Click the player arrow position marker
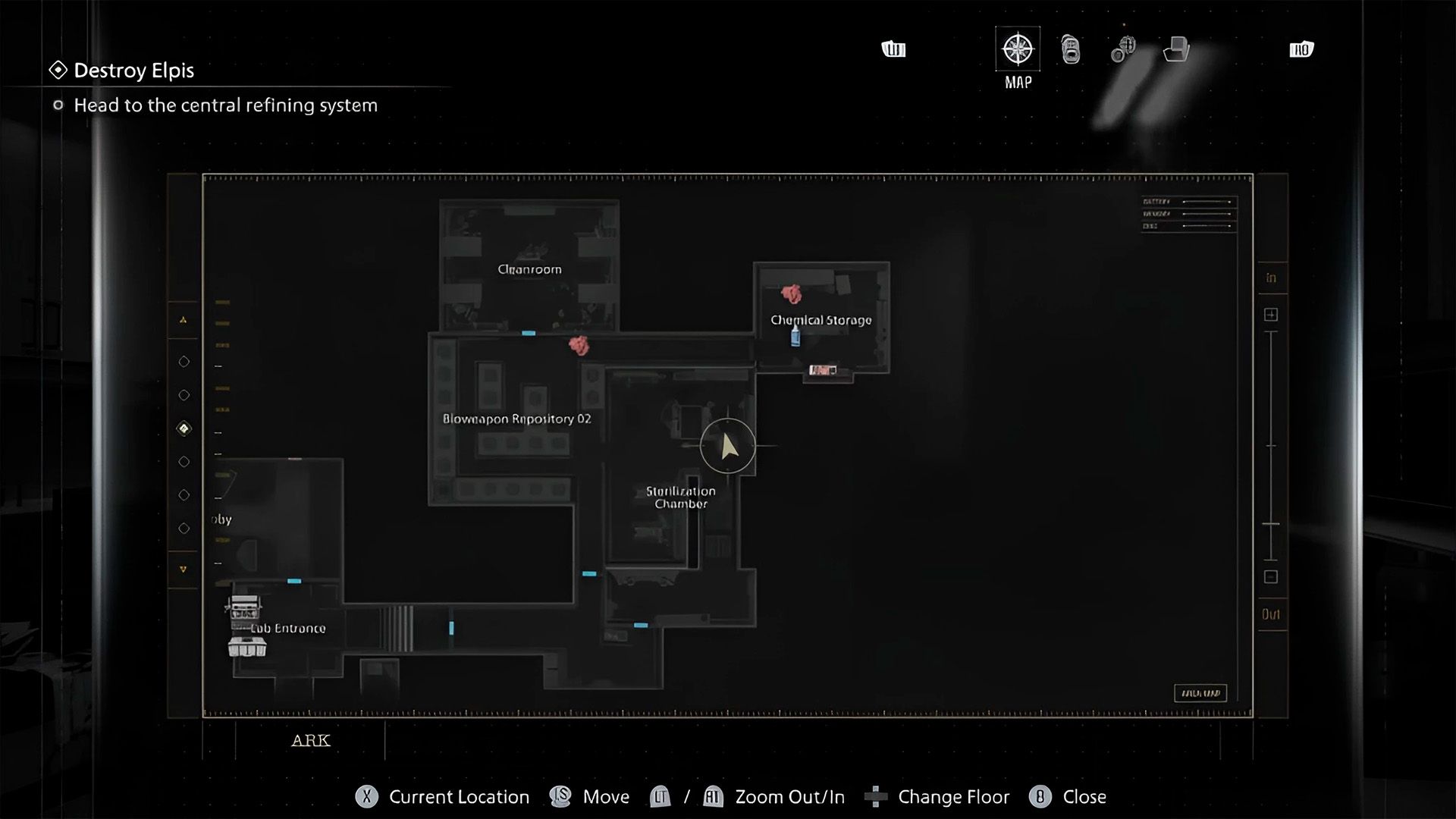The width and height of the screenshot is (1456, 819). coord(728,446)
